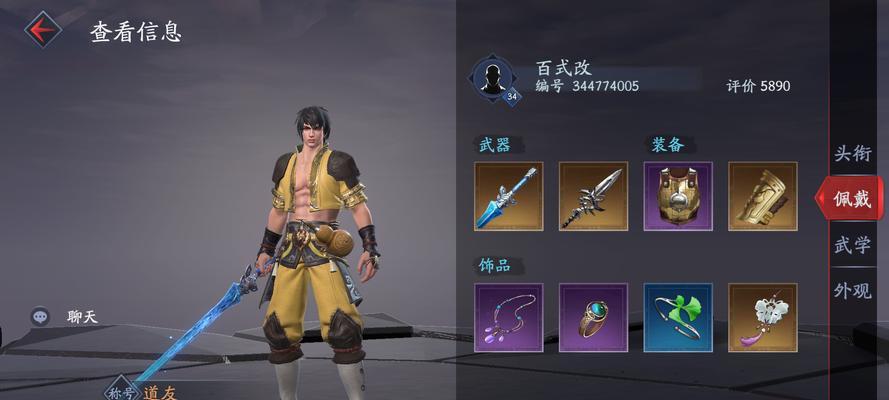The width and height of the screenshot is (889, 400).
Task: Switch to the 头衔 tab
Action: [853, 154]
